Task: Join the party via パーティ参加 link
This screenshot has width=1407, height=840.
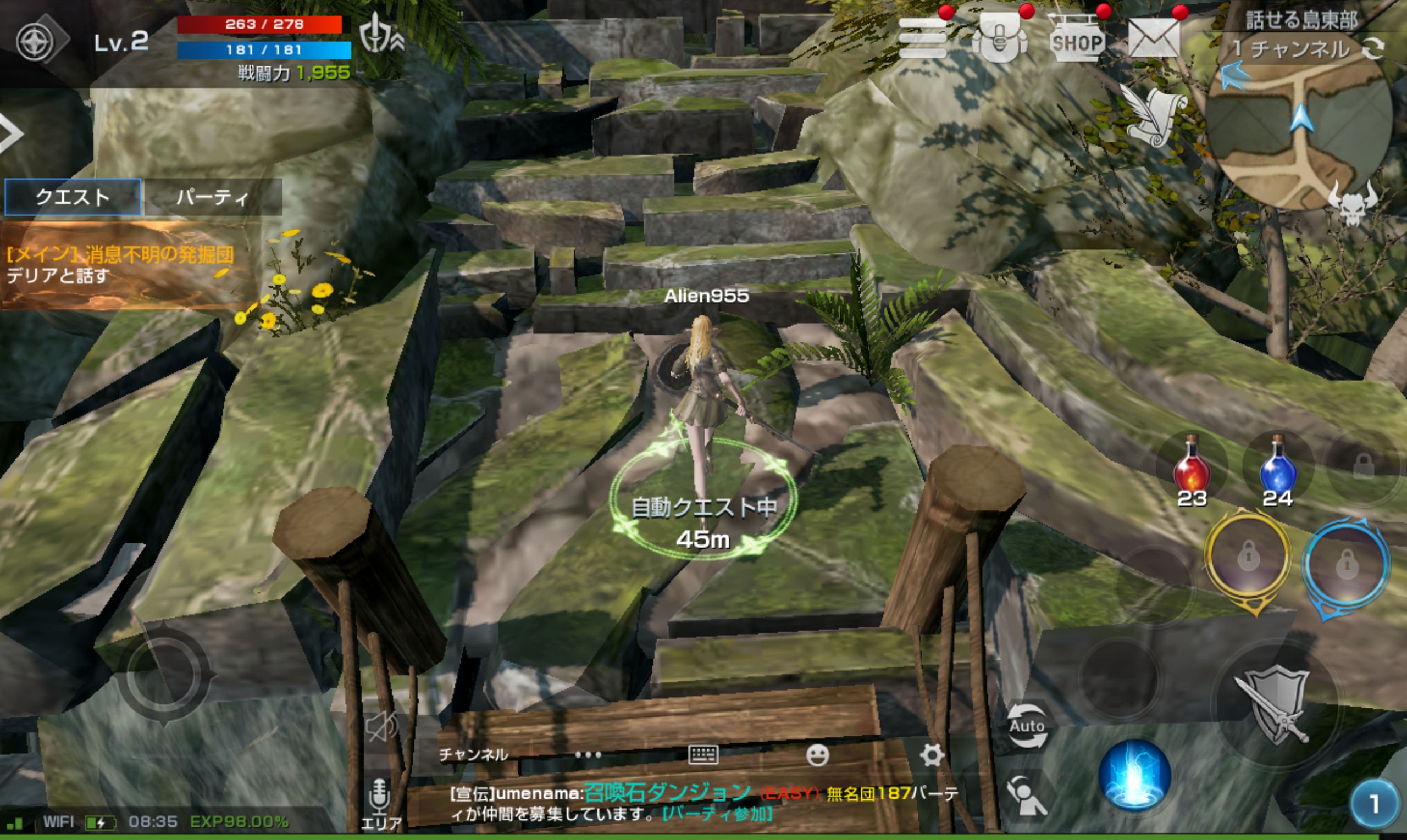Action: point(717,814)
